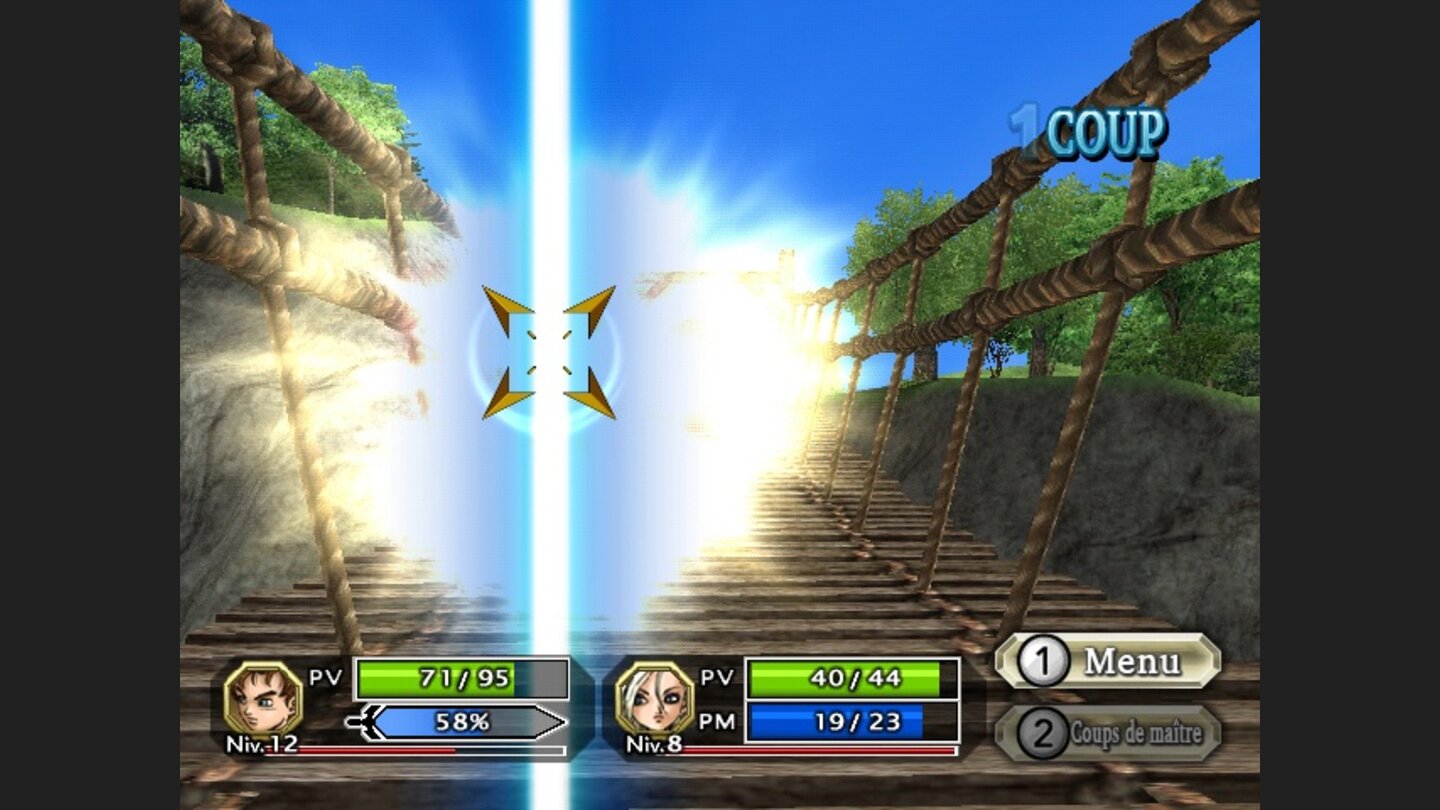Image resolution: width=1440 pixels, height=810 pixels.
Task: Select the hero's portrait medallion
Action: (x=261, y=698)
